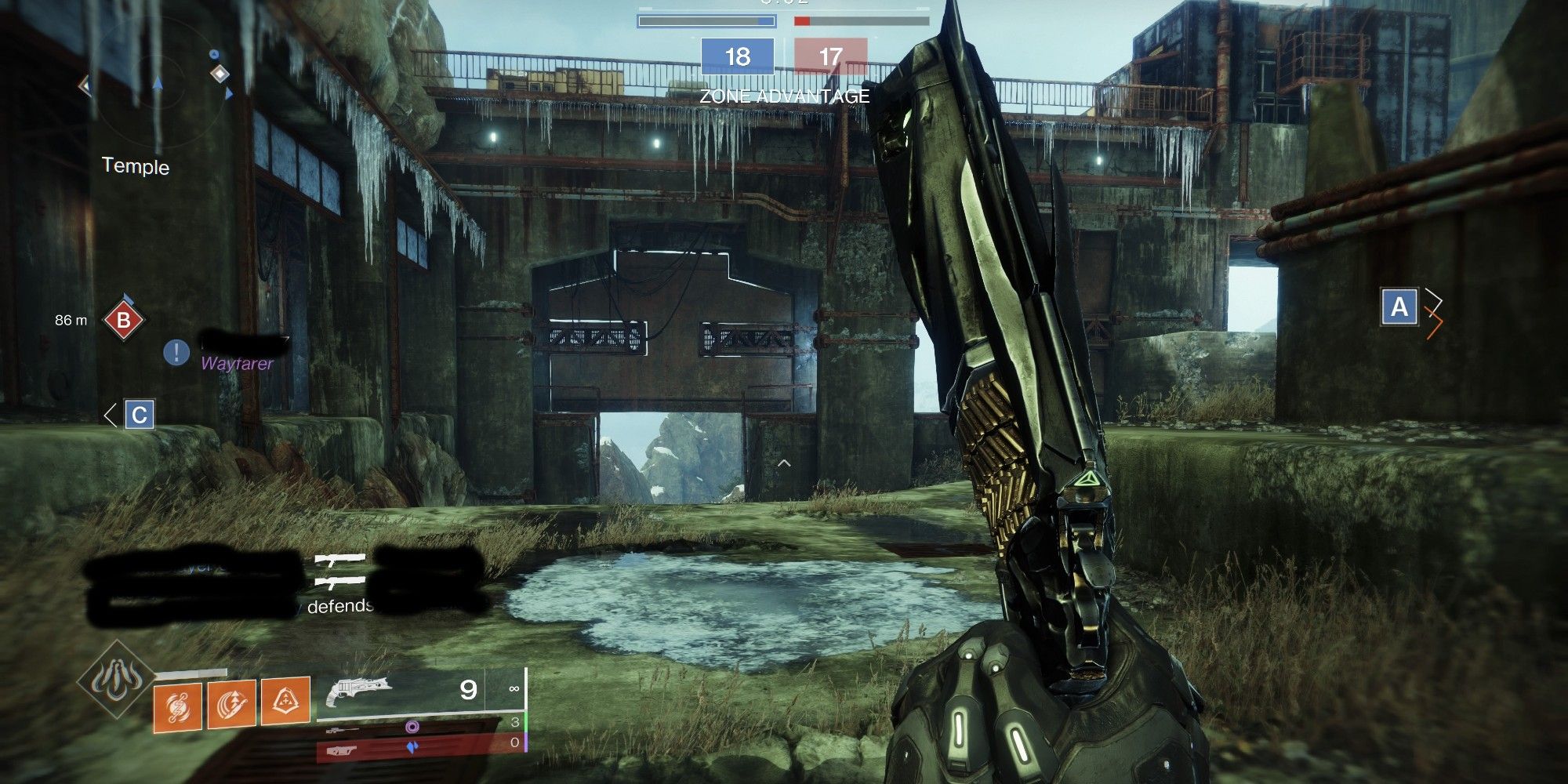
Task: Click the sniper rifle icon in the killfeed
Action: 343,729
